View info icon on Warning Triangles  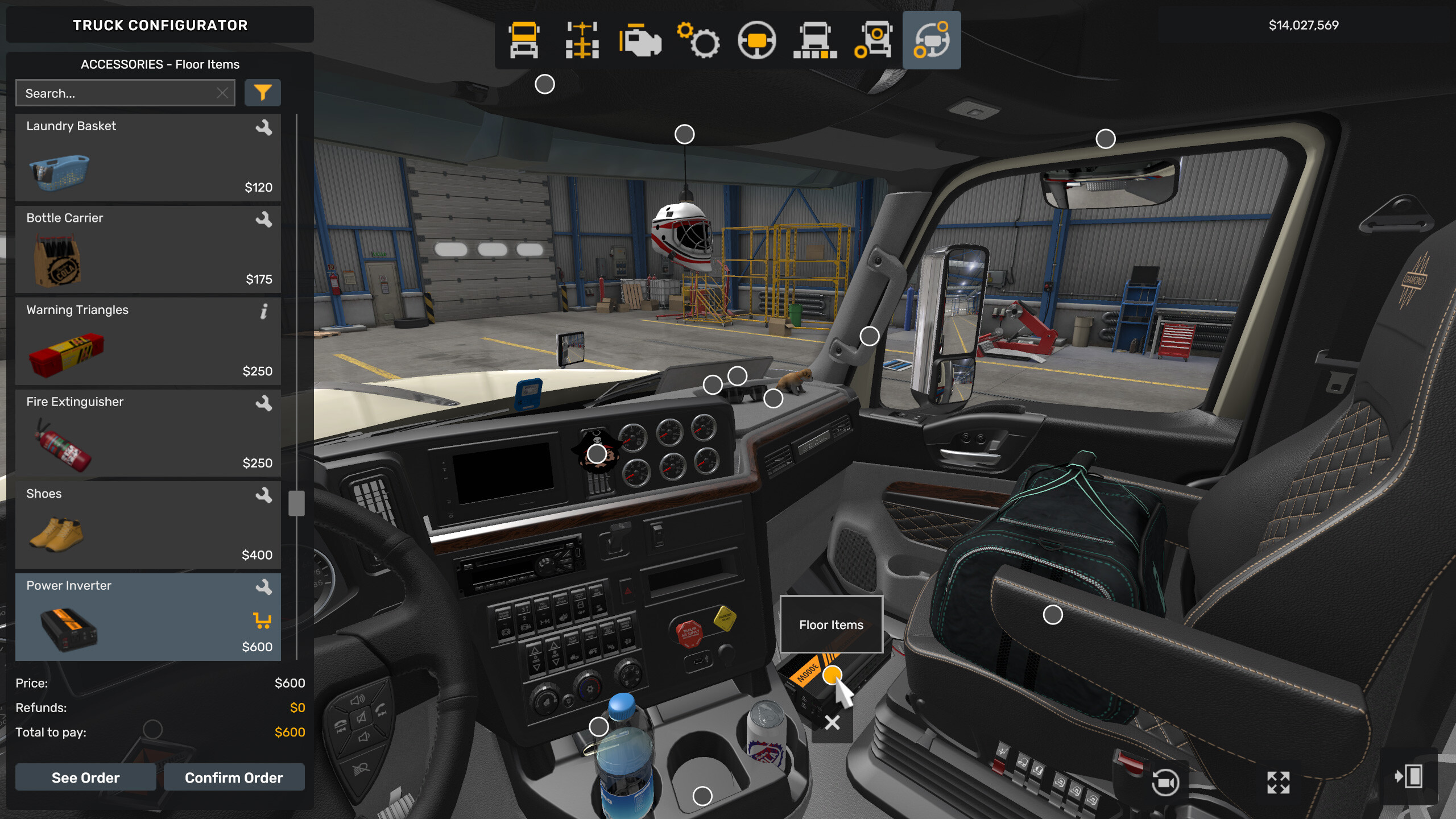pos(263,312)
